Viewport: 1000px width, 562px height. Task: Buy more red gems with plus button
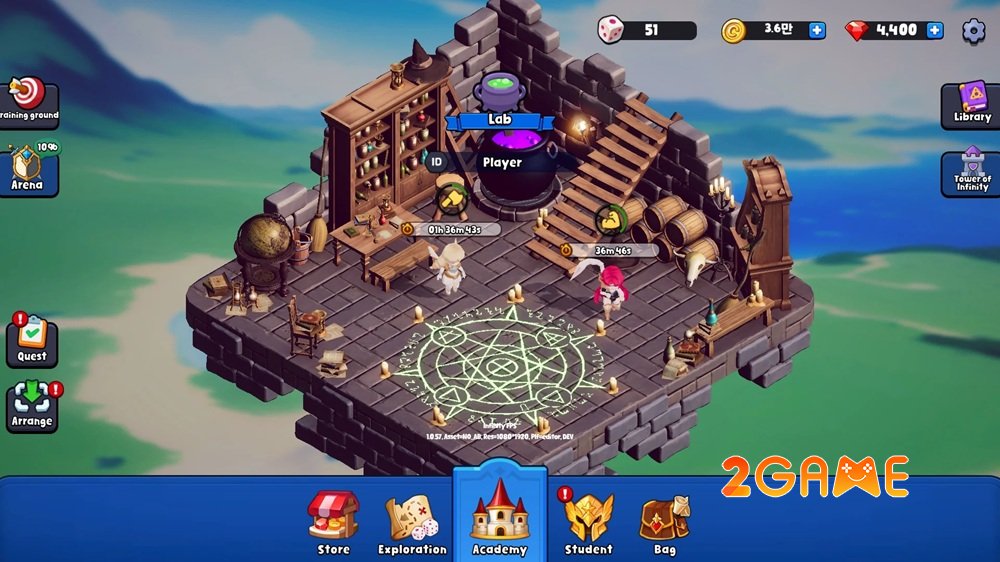pyautogui.click(x=934, y=30)
